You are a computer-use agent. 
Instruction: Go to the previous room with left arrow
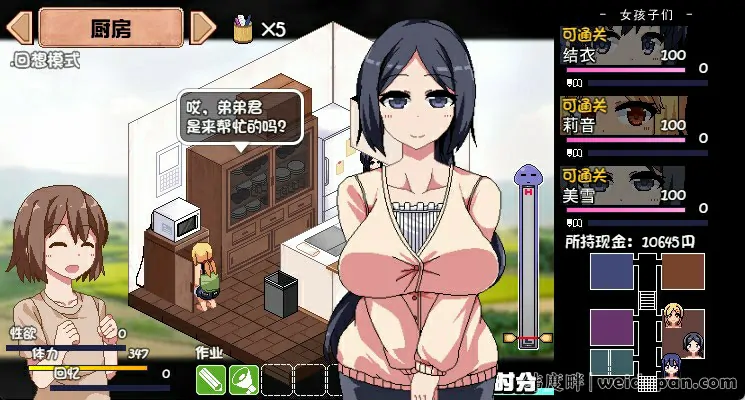tap(23, 27)
